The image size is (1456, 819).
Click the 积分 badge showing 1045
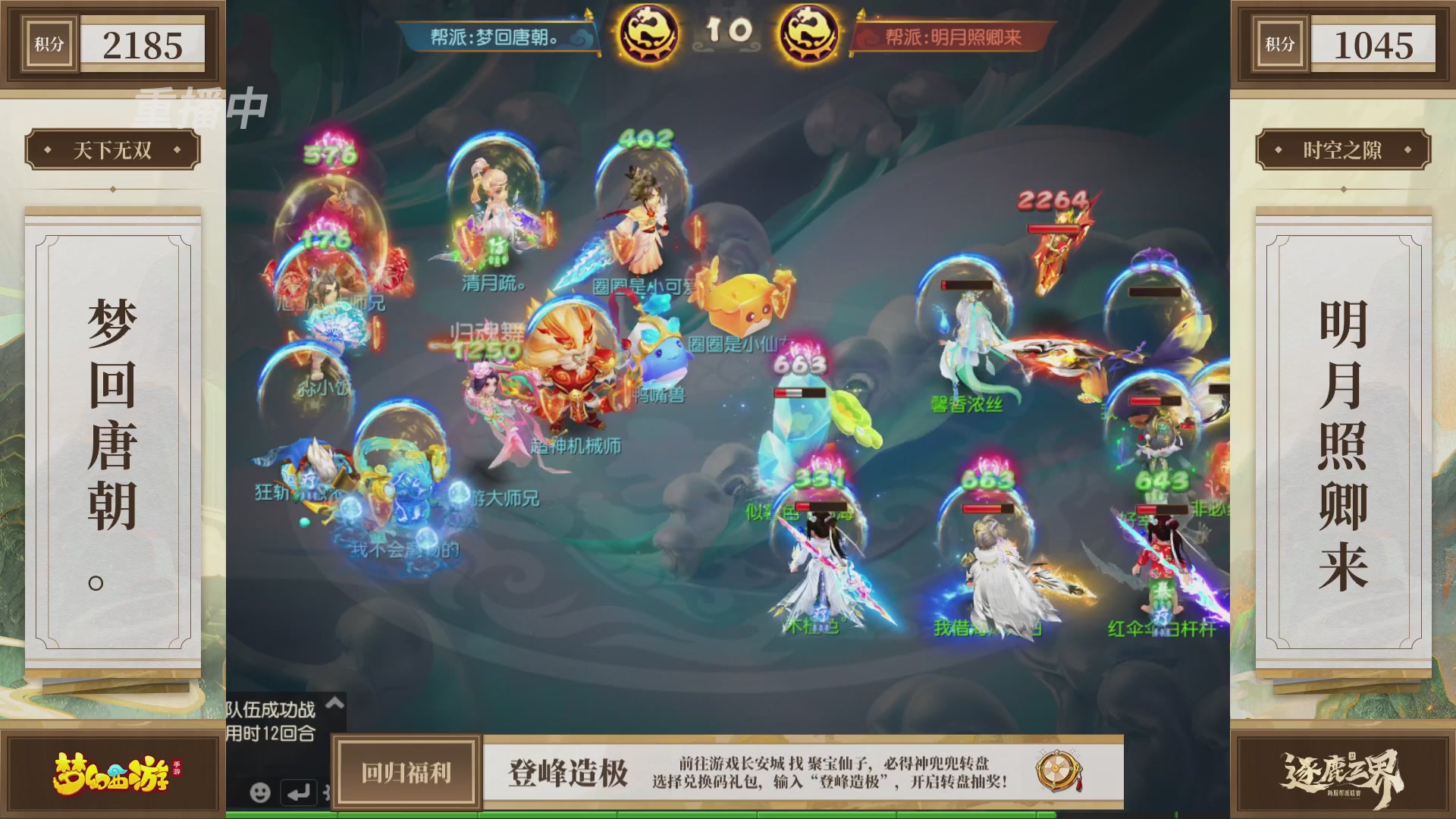(x=1344, y=44)
